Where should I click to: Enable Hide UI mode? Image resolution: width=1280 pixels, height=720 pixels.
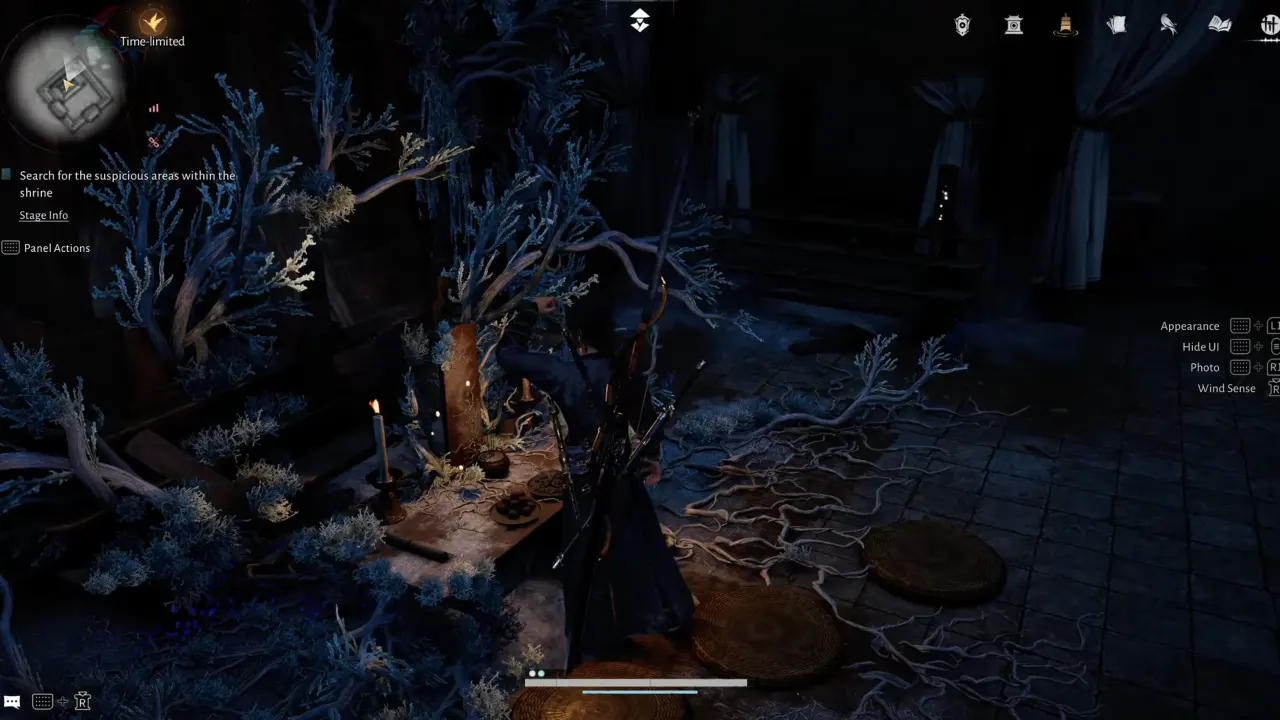point(1200,346)
